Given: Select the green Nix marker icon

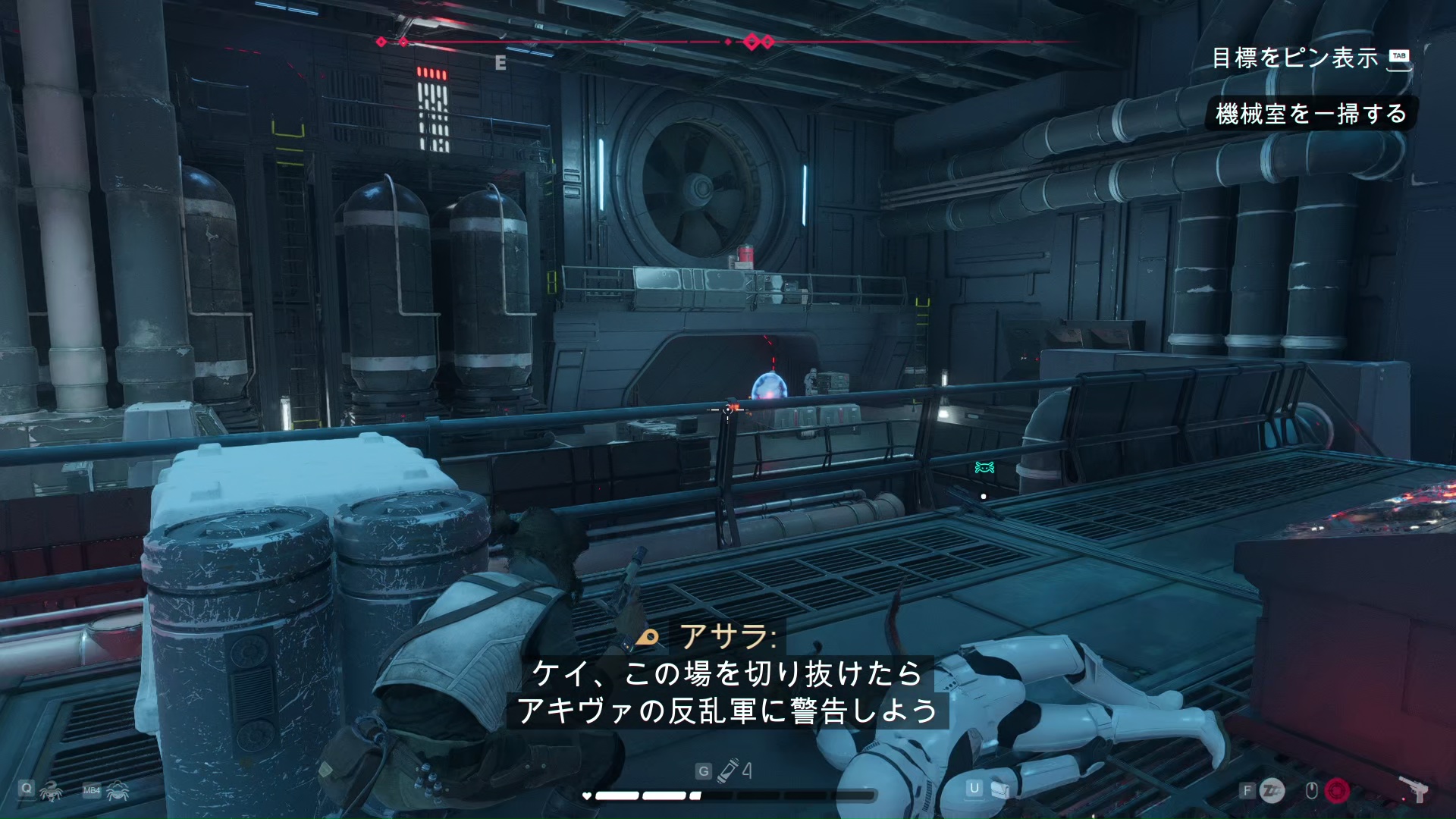Looking at the screenshot, I should [x=984, y=467].
